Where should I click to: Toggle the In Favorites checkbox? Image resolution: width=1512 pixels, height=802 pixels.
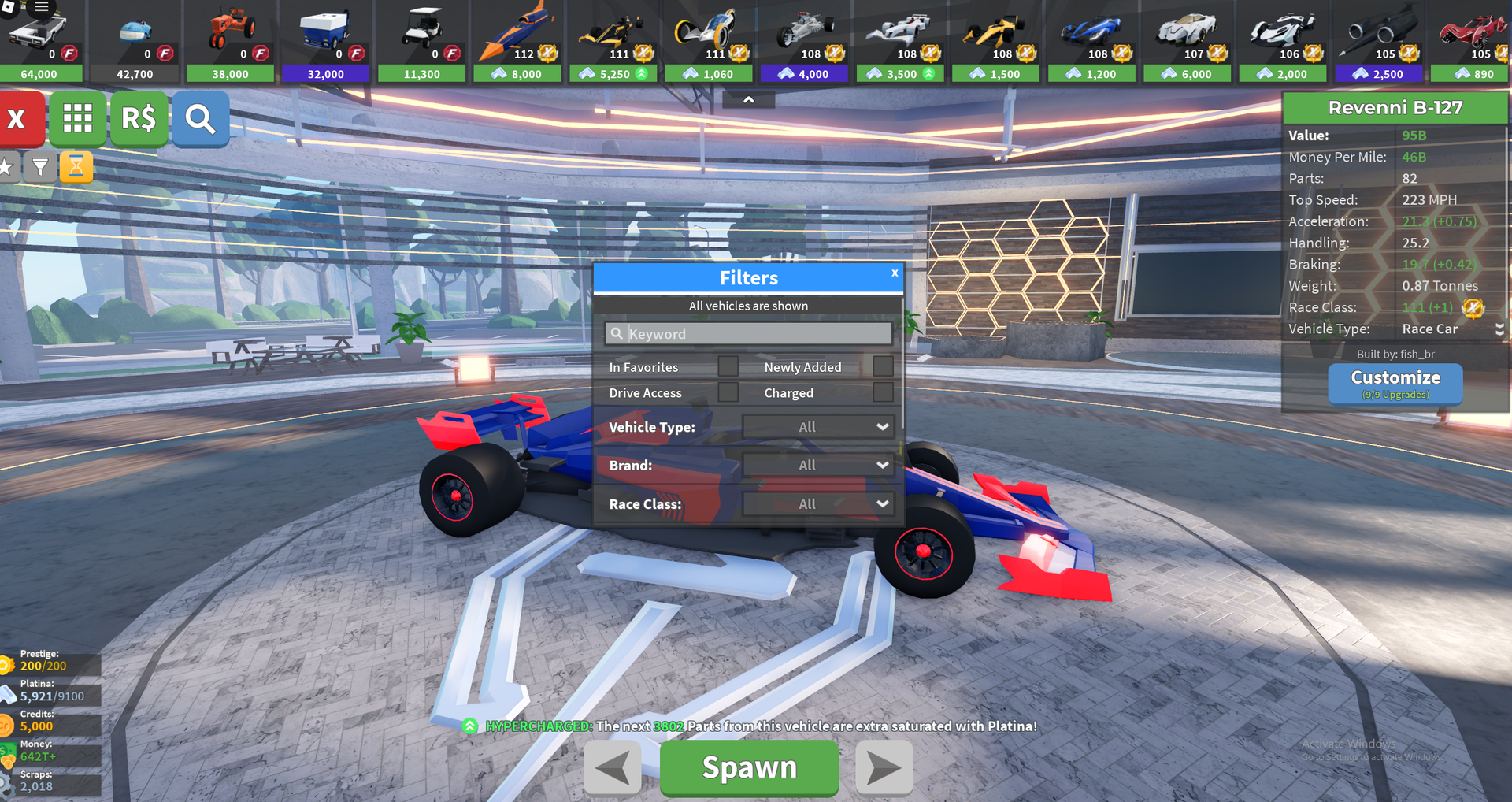coord(728,366)
